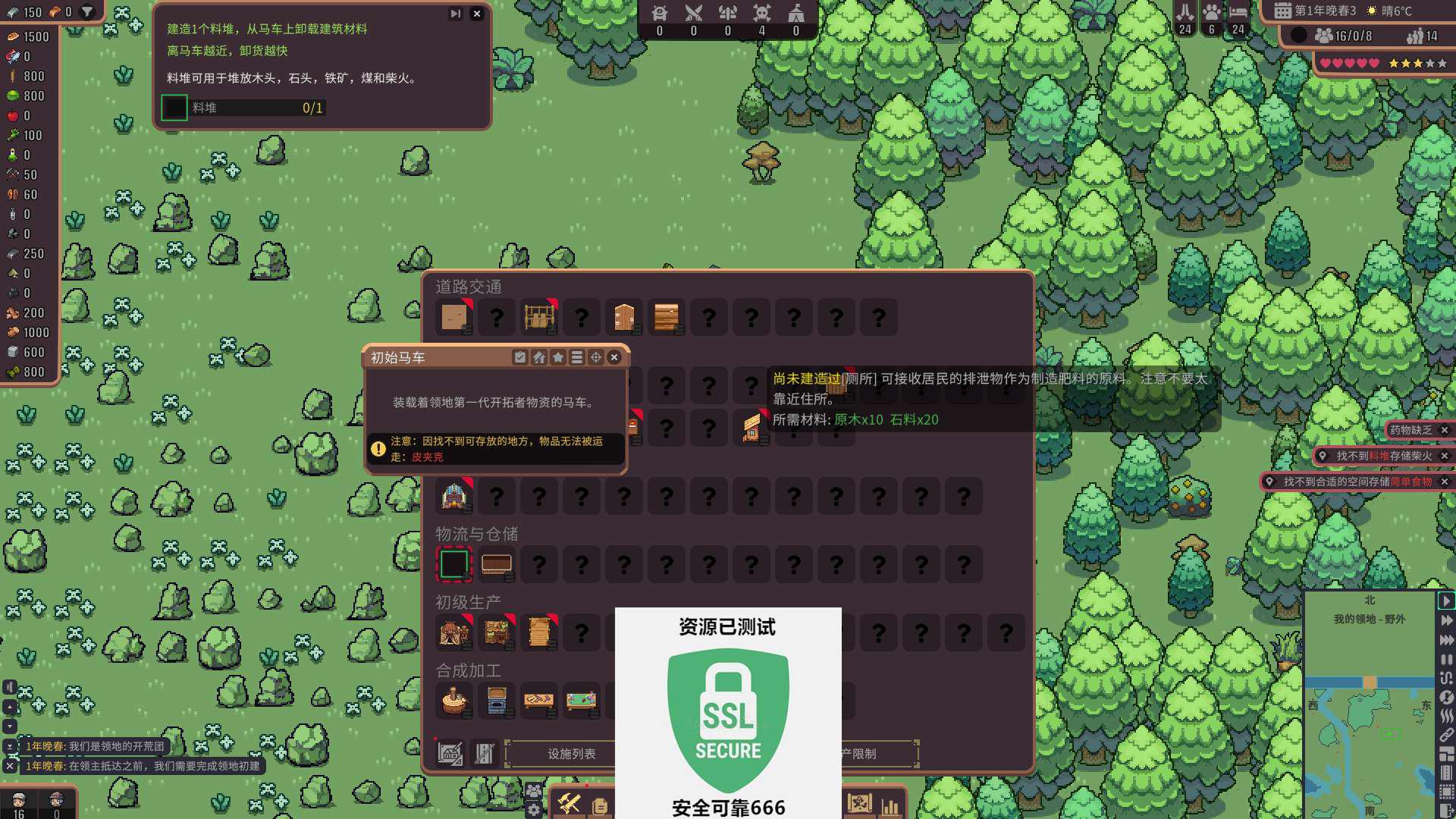Open the 设施列表 facility list button
The width and height of the screenshot is (1456, 819).
[x=571, y=754]
